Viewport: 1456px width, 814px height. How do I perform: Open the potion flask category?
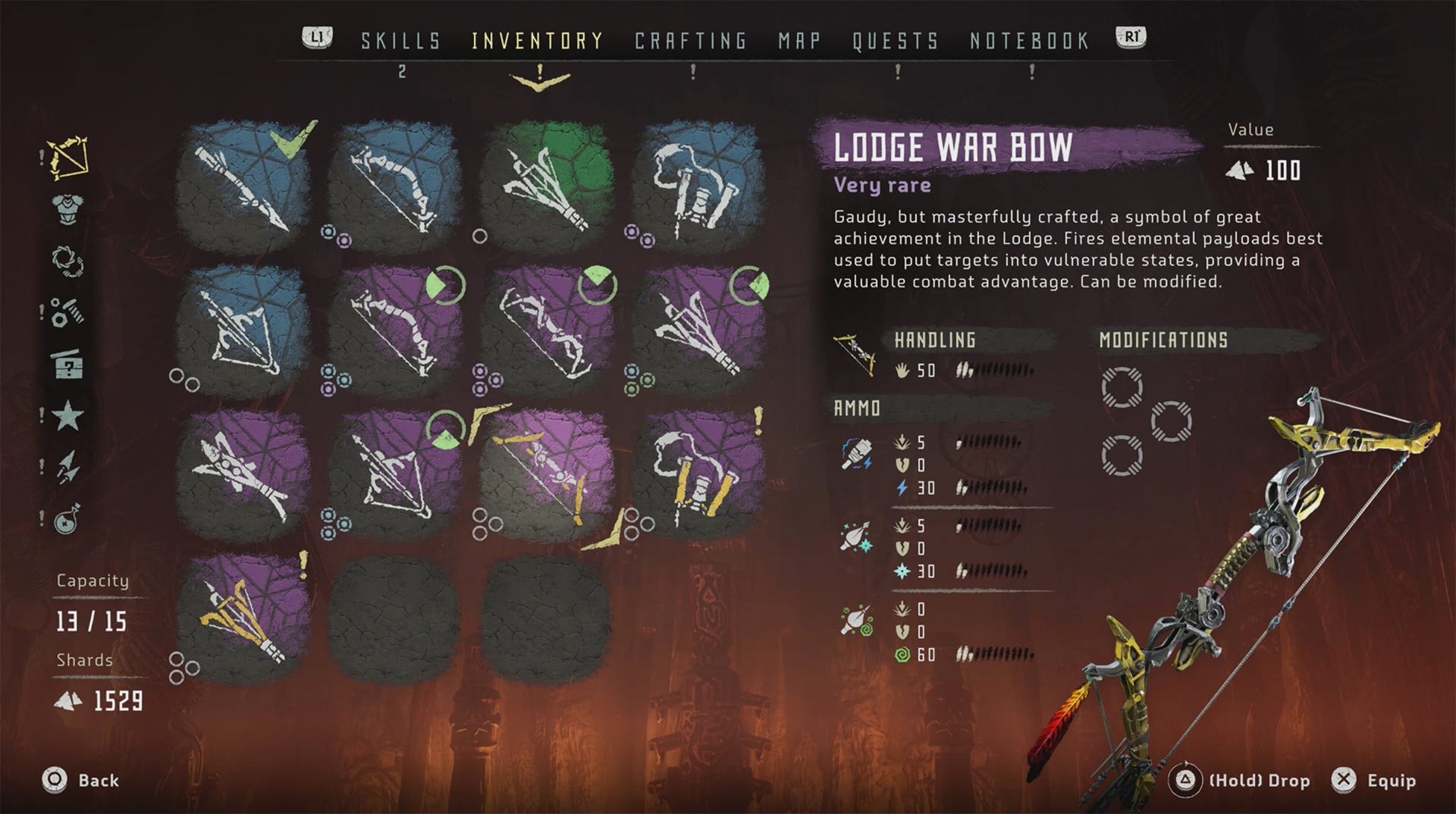[x=68, y=519]
